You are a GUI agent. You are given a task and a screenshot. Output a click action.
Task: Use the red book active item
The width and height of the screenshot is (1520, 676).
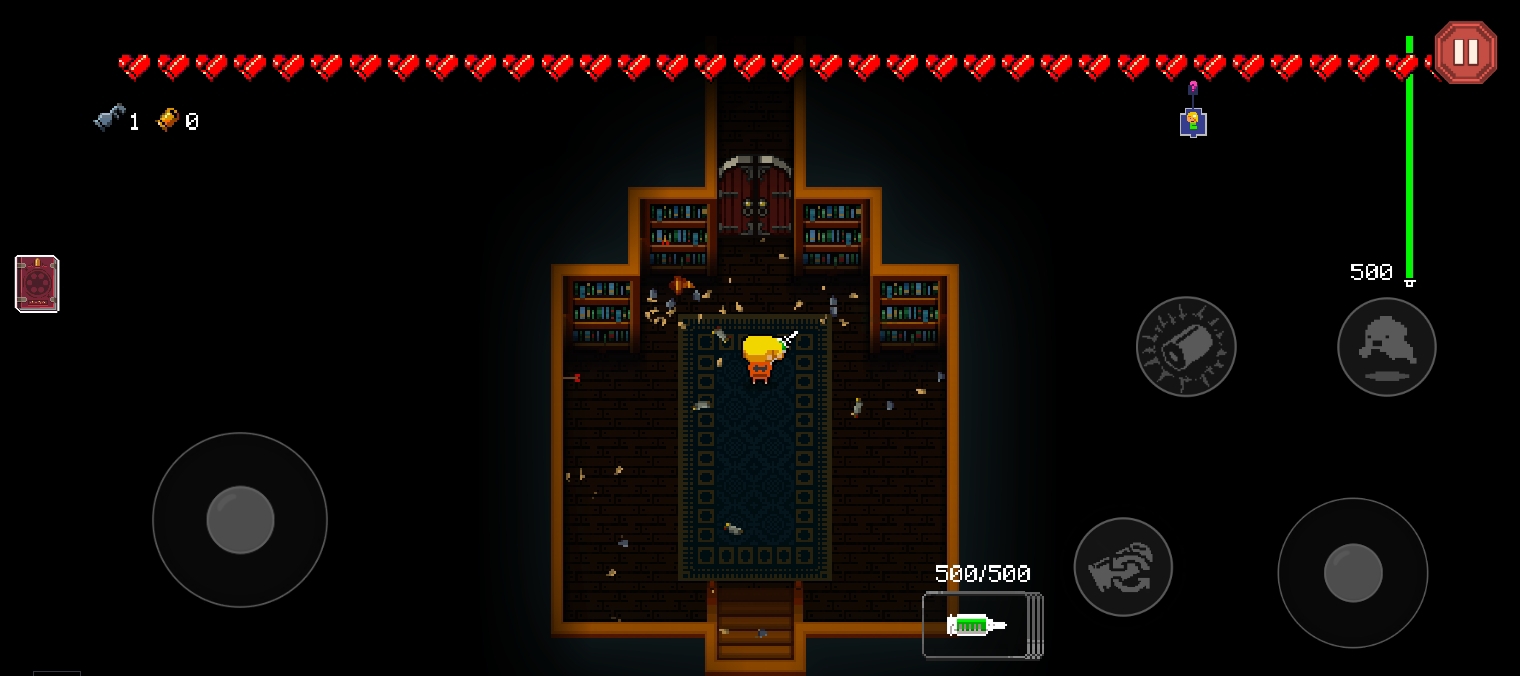coord(37,284)
